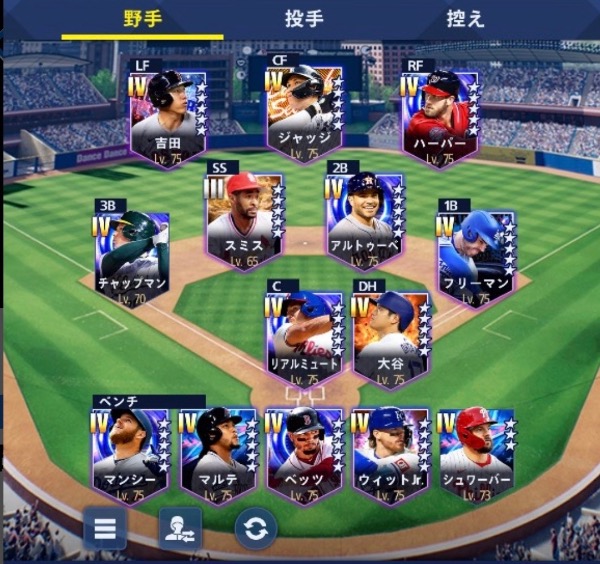Click the player swap icon button
600x564 pixels.
point(180,528)
